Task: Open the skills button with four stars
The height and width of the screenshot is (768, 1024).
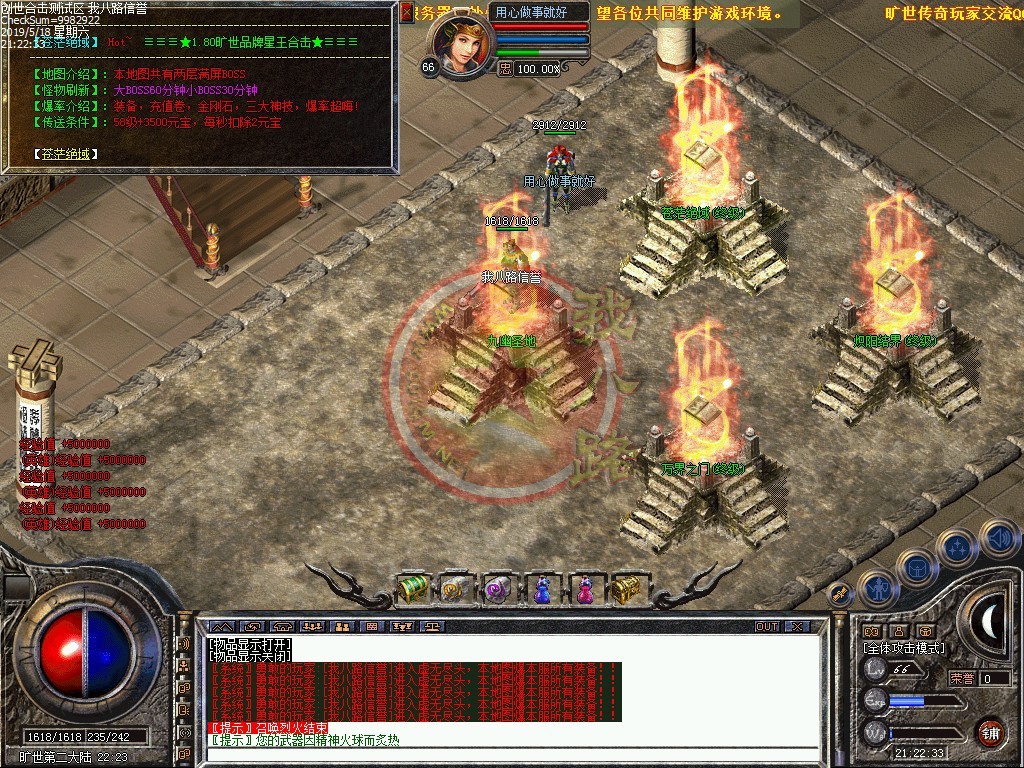Action: point(957,547)
